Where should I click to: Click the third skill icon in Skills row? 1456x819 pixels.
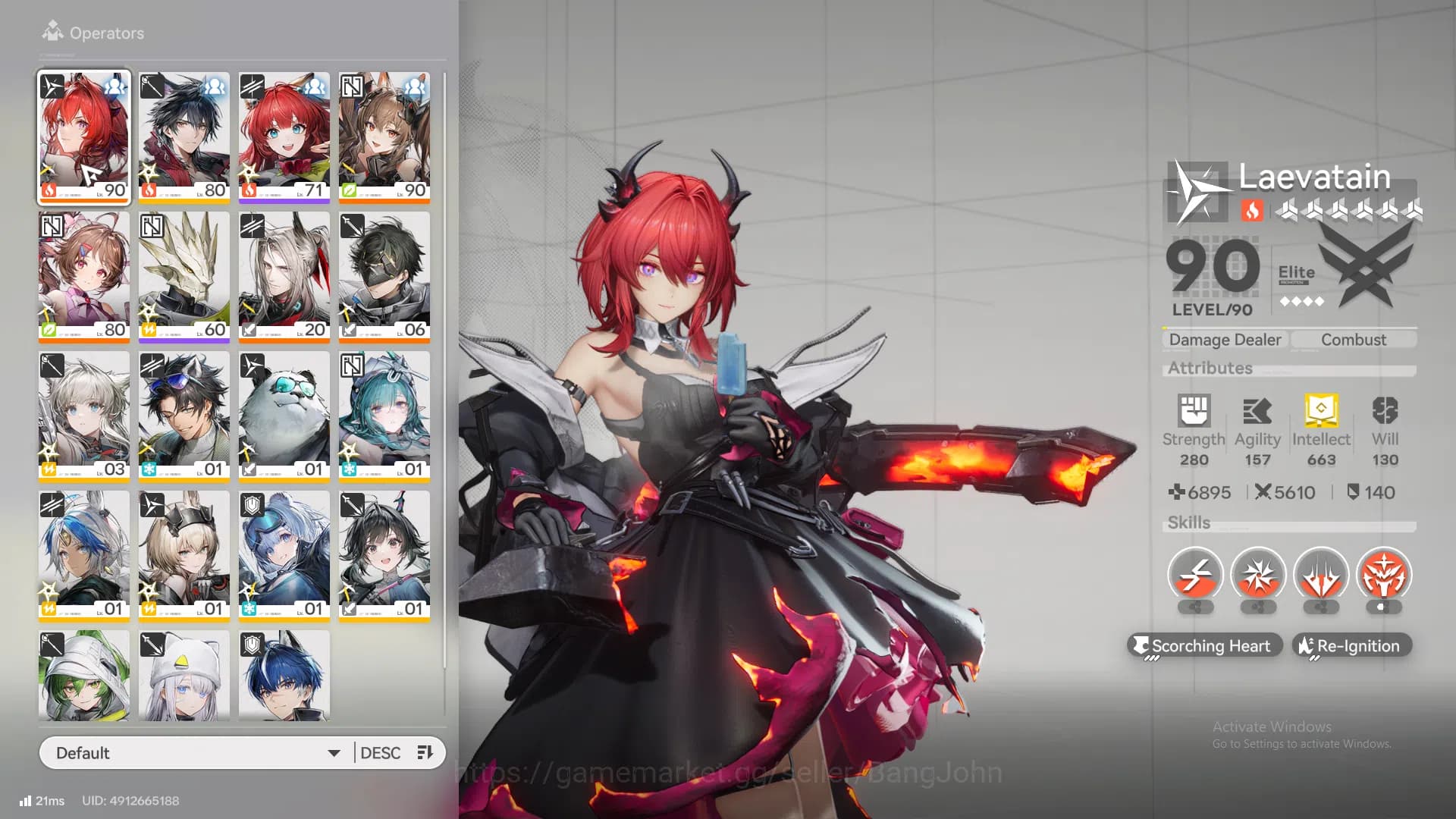pyautogui.click(x=1321, y=574)
